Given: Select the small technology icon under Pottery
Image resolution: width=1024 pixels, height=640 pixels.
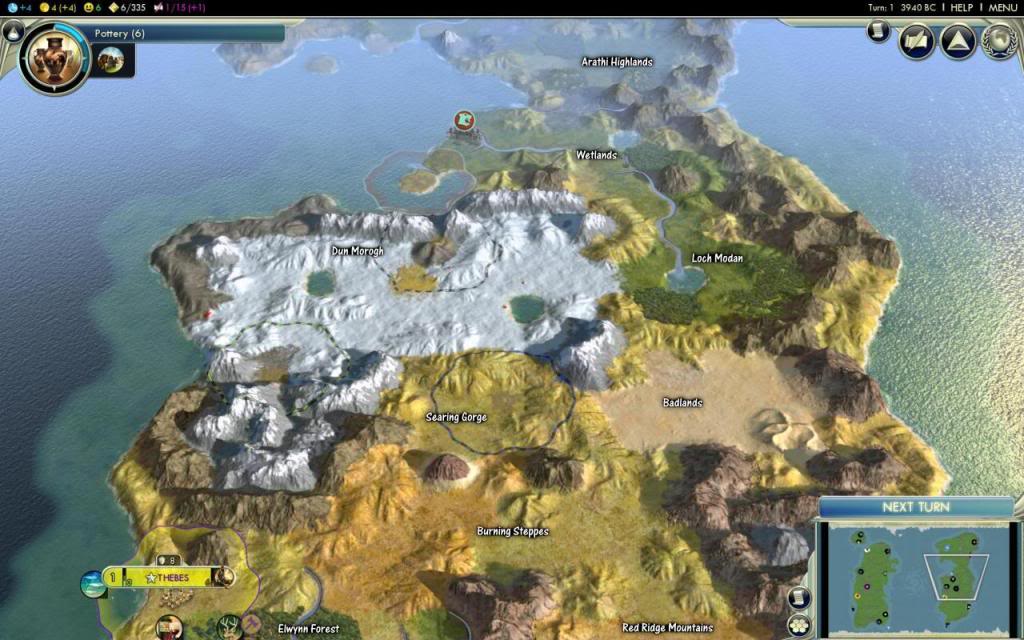Looking at the screenshot, I should (x=113, y=59).
